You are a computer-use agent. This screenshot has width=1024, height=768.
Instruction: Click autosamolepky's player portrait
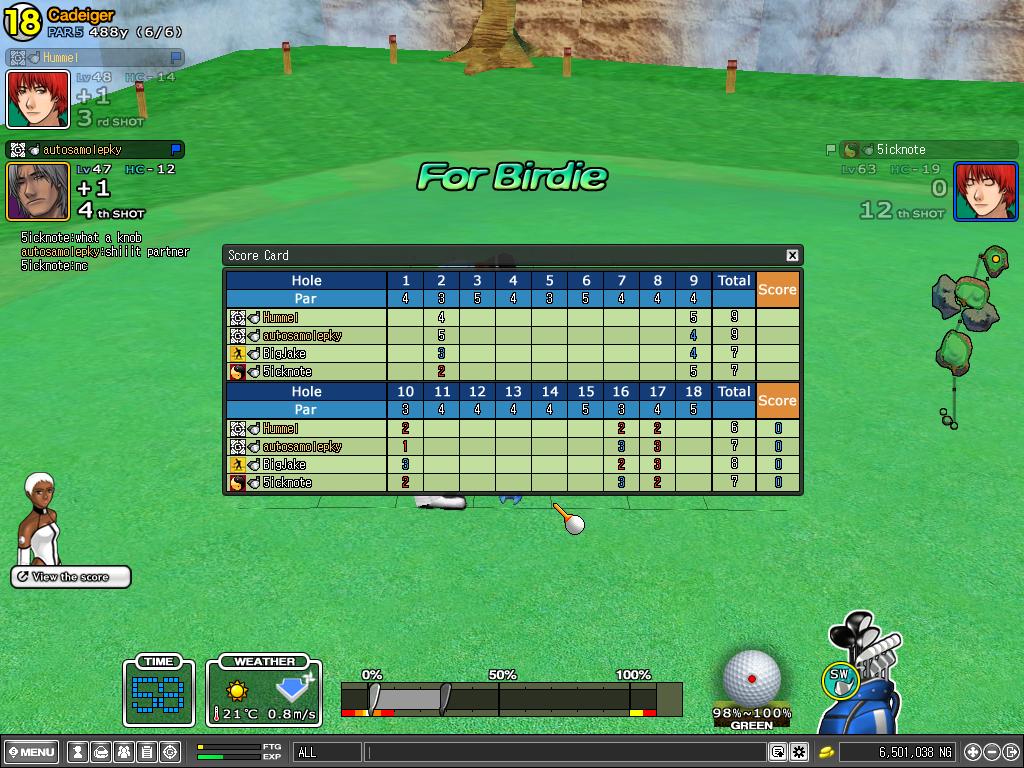tap(38, 191)
